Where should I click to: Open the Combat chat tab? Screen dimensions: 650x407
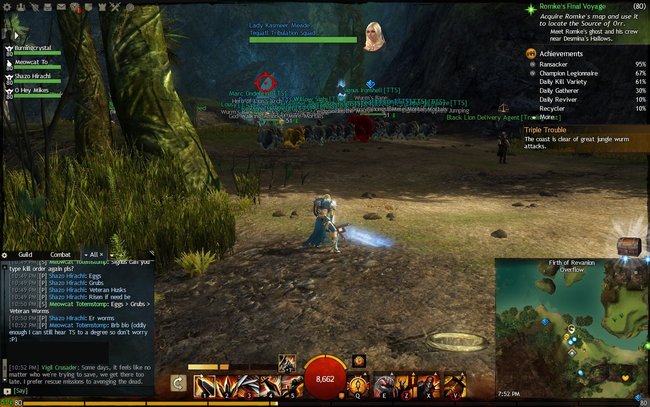[x=60, y=255]
